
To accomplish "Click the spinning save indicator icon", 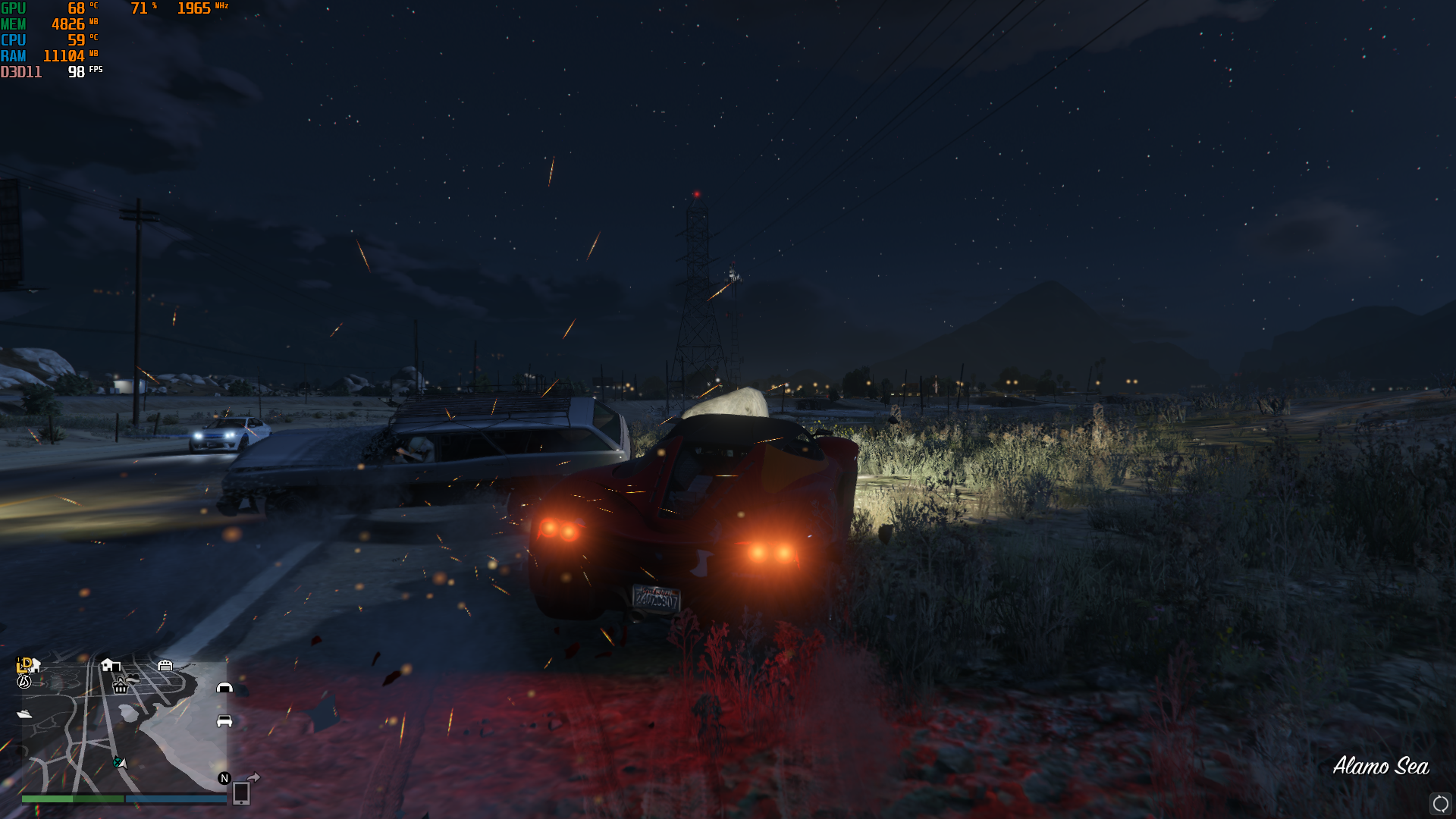I will pos(1440,803).
